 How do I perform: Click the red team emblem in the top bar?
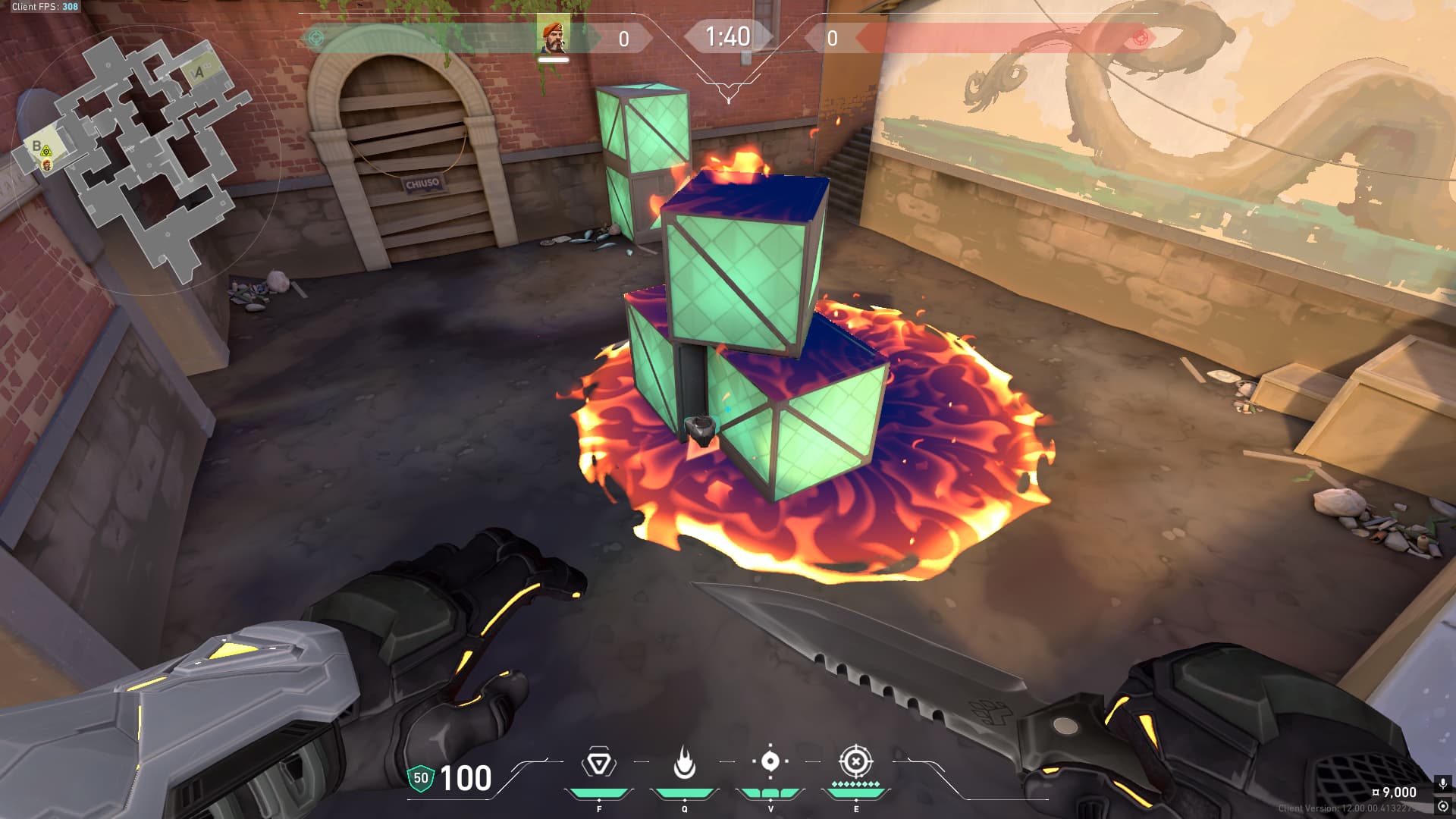[x=1138, y=37]
